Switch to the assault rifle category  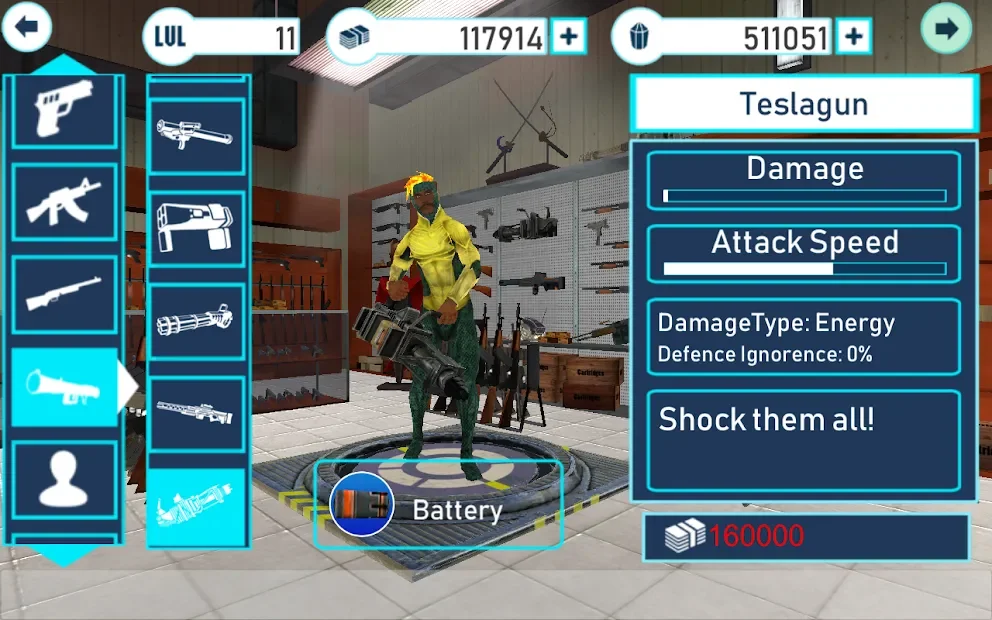point(64,201)
